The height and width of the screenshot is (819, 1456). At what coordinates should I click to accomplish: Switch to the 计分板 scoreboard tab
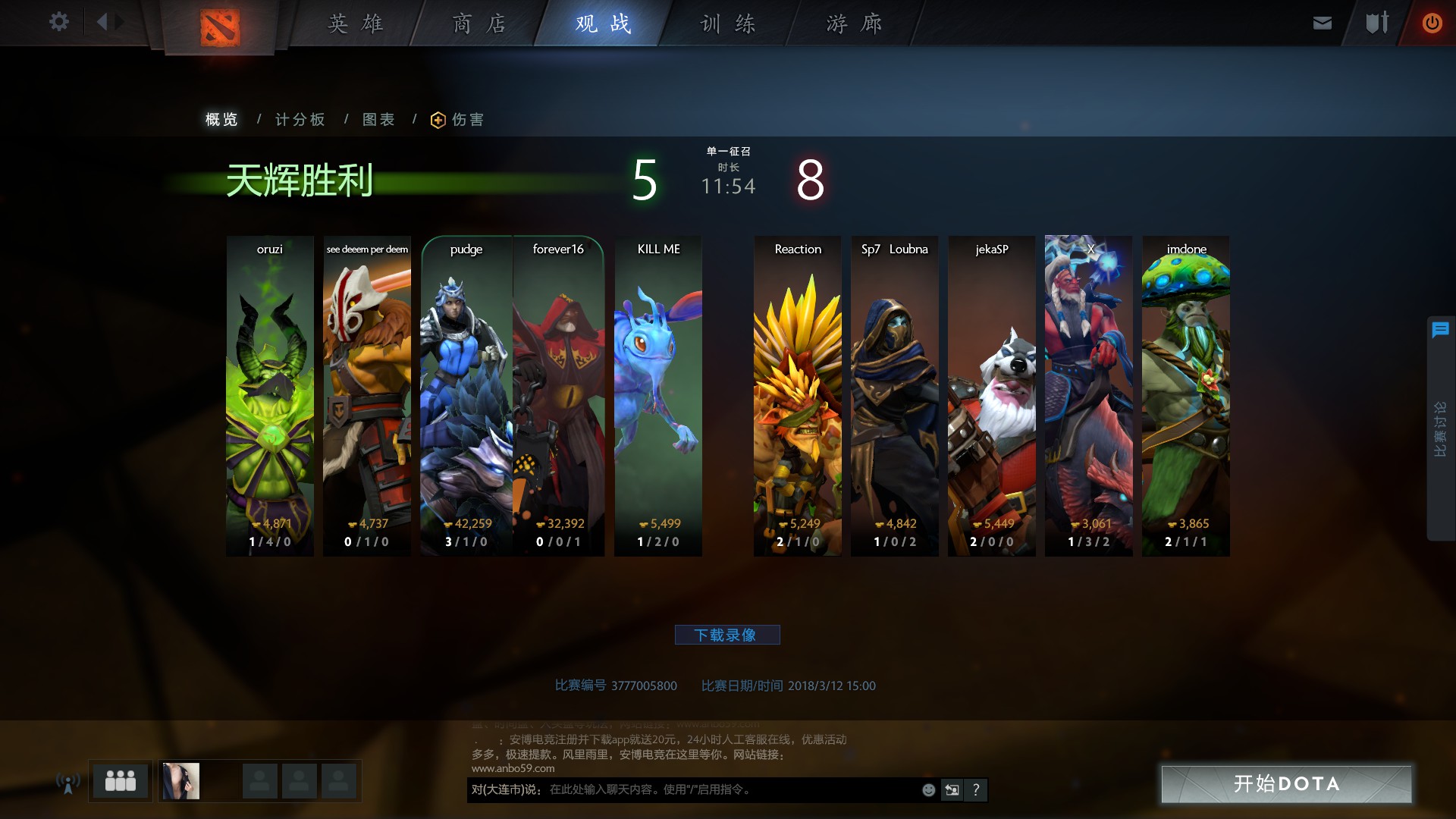(x=300, y=119)
